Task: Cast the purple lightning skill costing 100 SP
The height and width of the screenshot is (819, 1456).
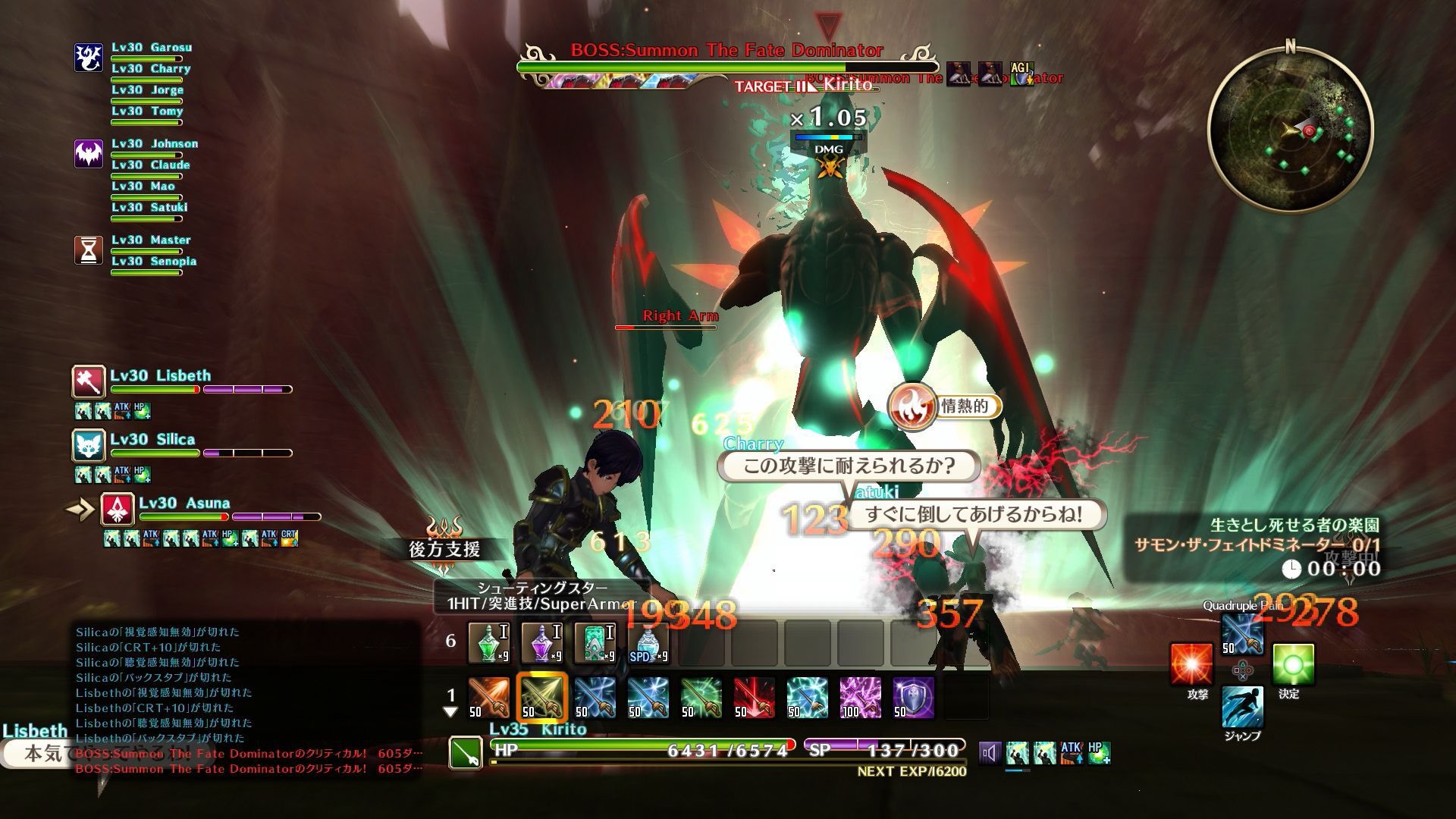Action: pyautogui.click(x=861, y=697)
